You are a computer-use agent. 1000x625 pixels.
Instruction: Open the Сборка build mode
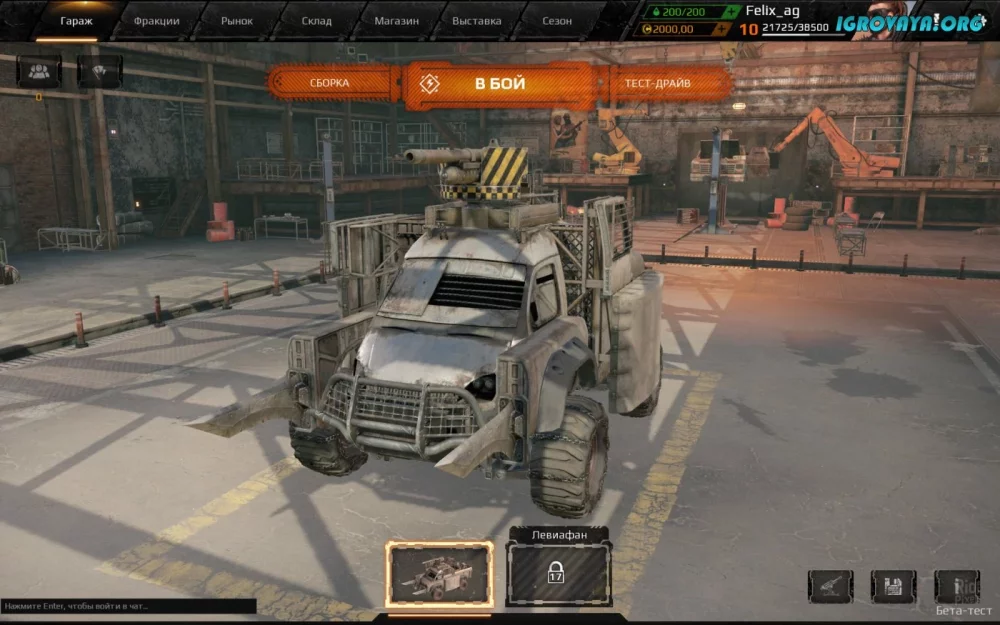[331, 83]
